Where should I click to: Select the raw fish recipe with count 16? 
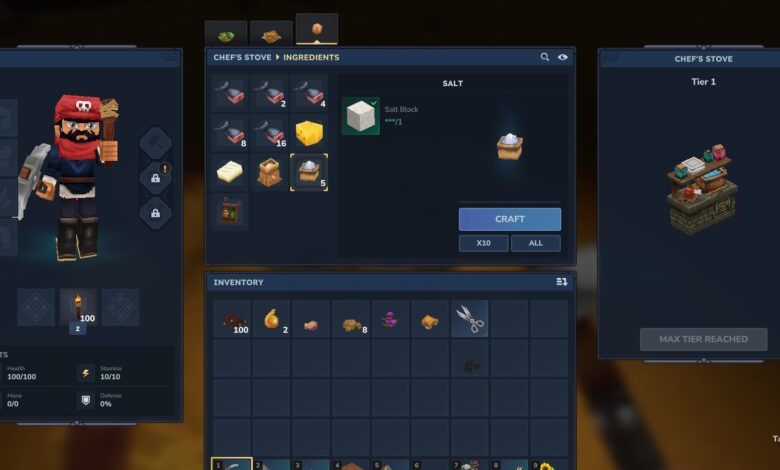point(269,132)
